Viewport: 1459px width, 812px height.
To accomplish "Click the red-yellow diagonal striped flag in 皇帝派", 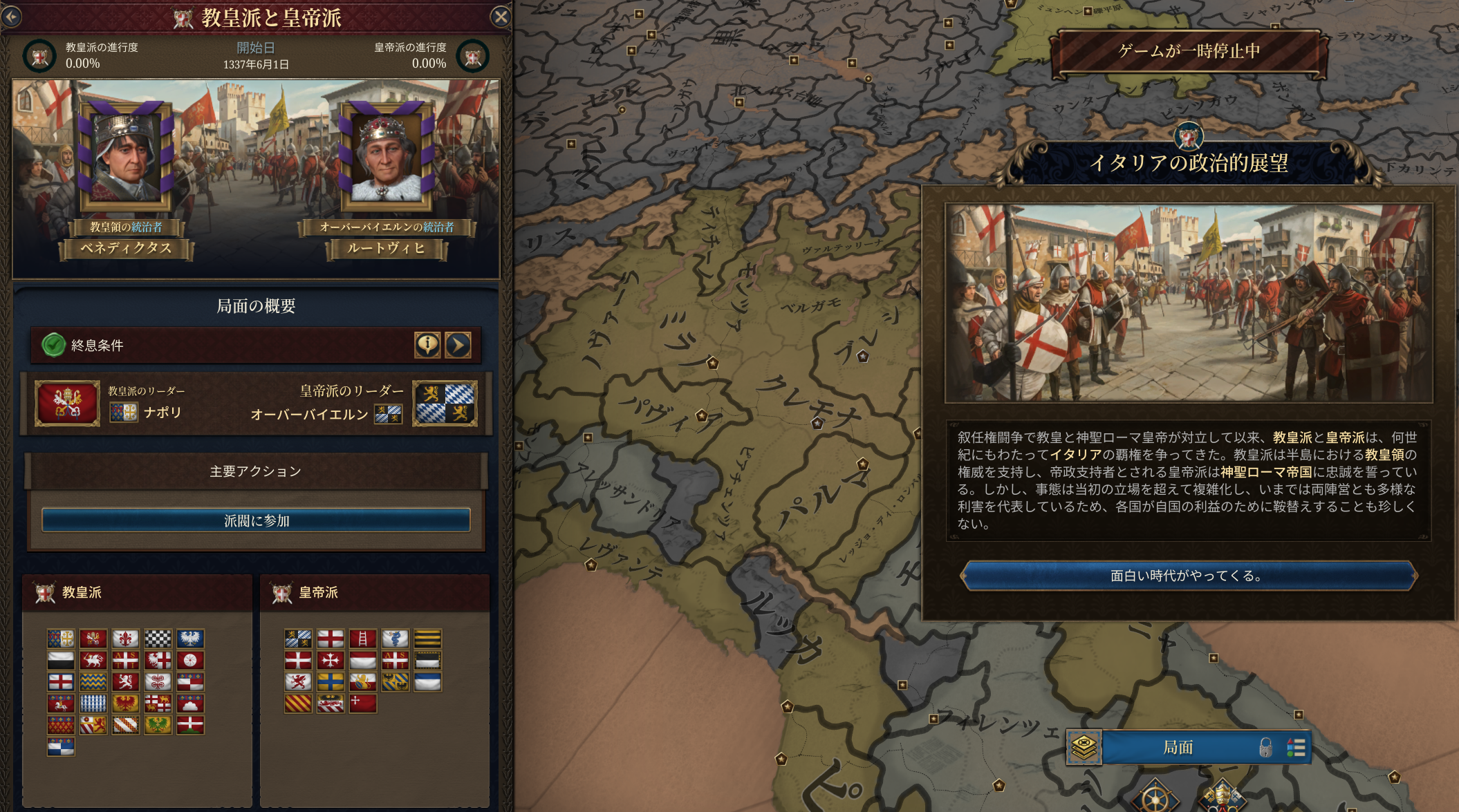I will 298,704.
